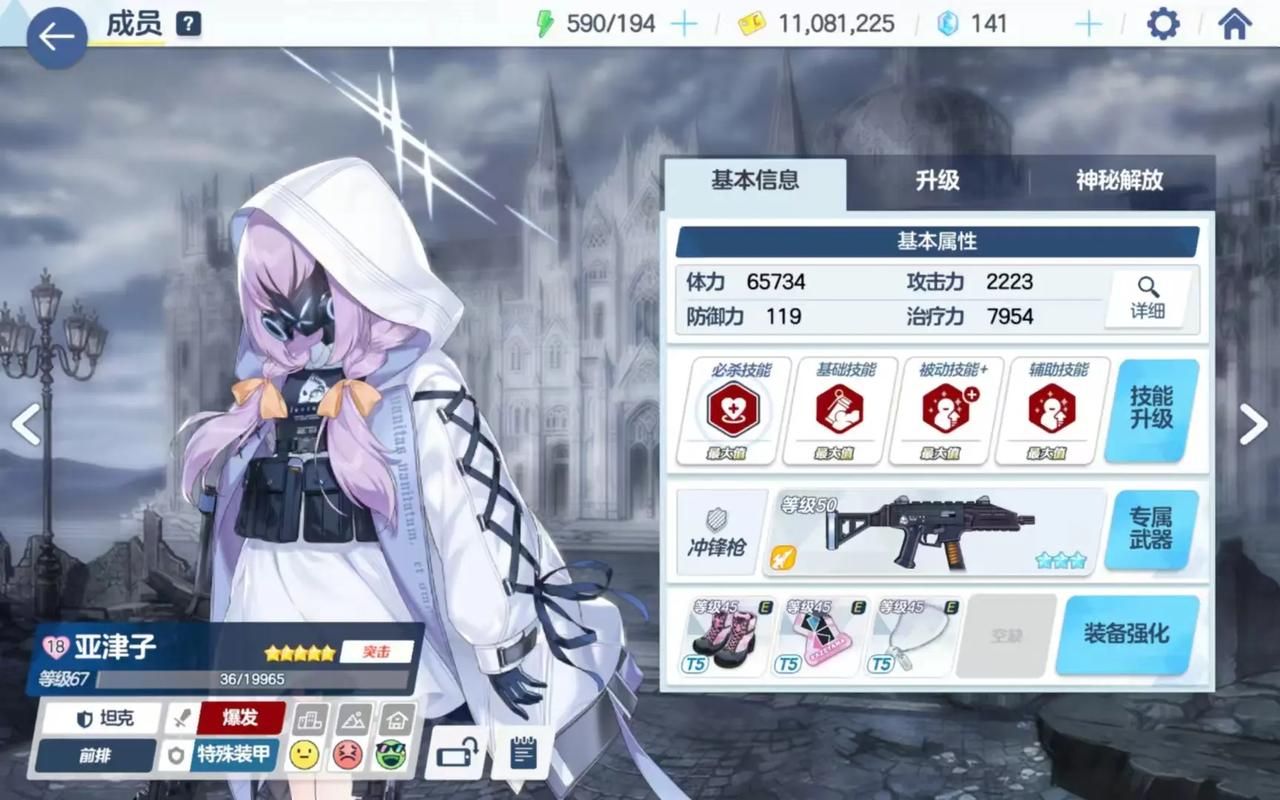Image resolution: width=1280 pixels, height=800 pixels.
Task: Switch to the 升级 tab
Action: [937, 181]
